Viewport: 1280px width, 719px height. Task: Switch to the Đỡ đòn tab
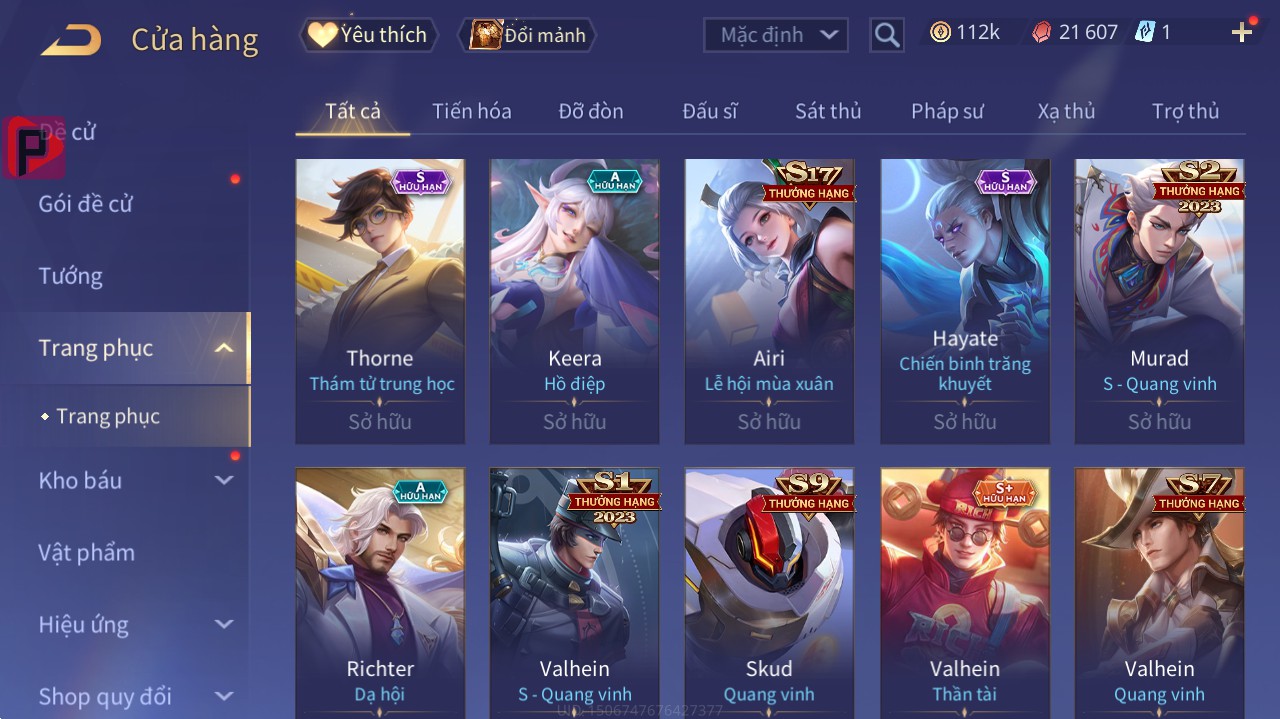coord(590,111)
